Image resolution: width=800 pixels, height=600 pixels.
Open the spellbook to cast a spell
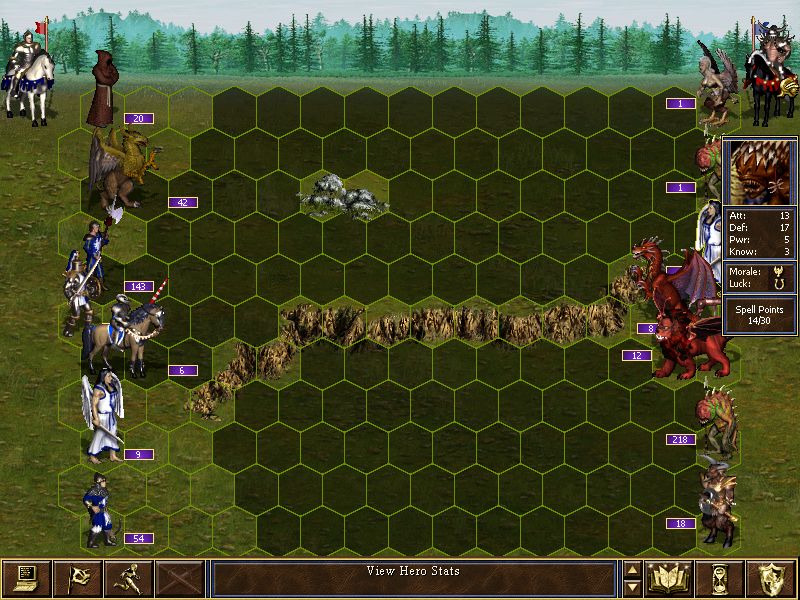pyautogui.click(x=670, y=578)
